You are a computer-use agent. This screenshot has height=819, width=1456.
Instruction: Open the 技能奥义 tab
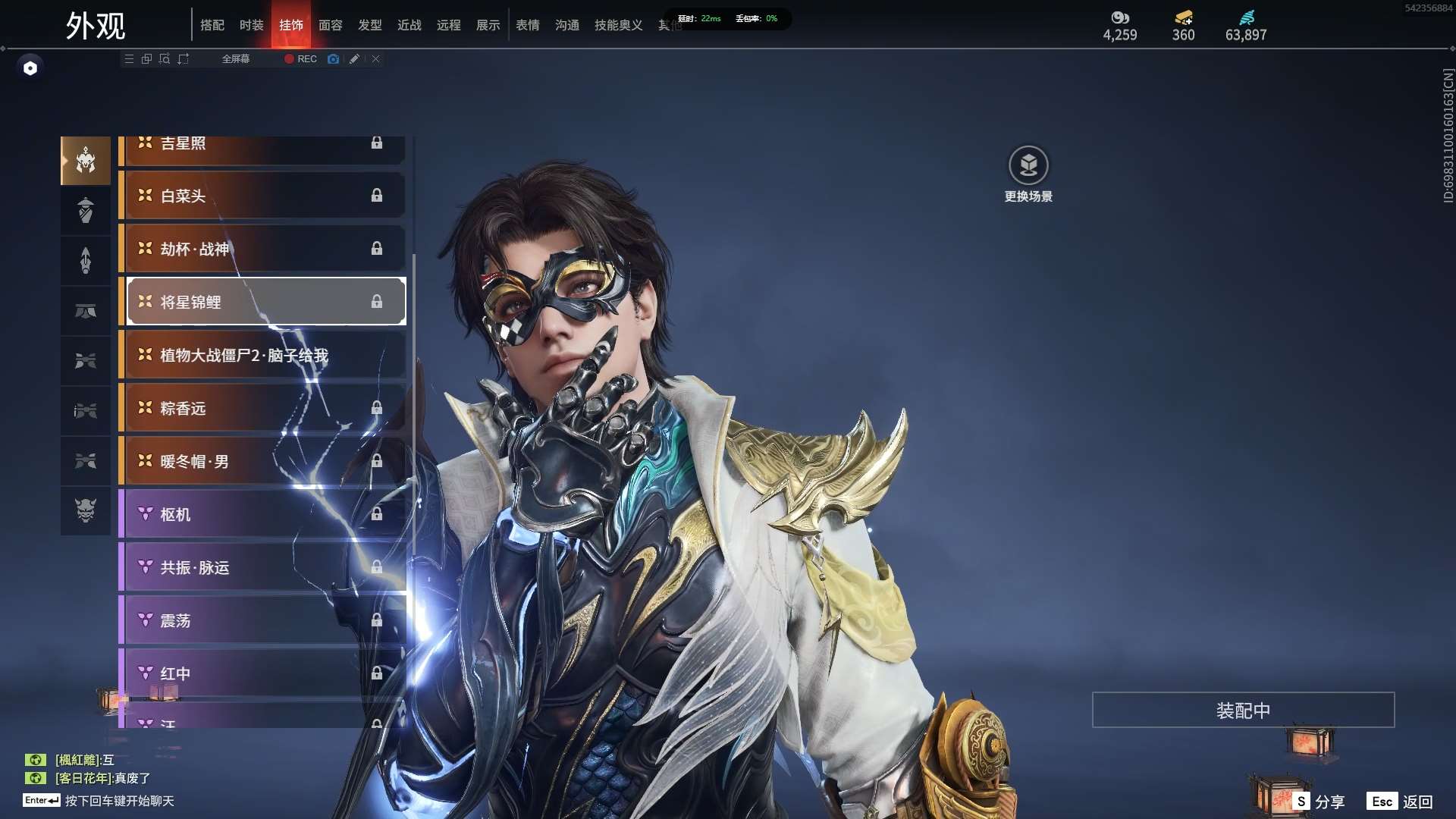[x=618, y=25]
